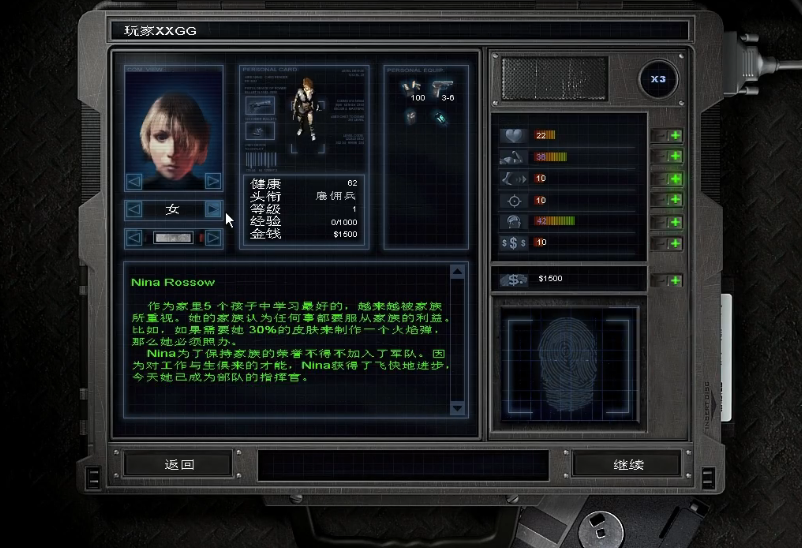The image size is (802, 548).
Task: Click the 返回 back button
Action: 179,465
